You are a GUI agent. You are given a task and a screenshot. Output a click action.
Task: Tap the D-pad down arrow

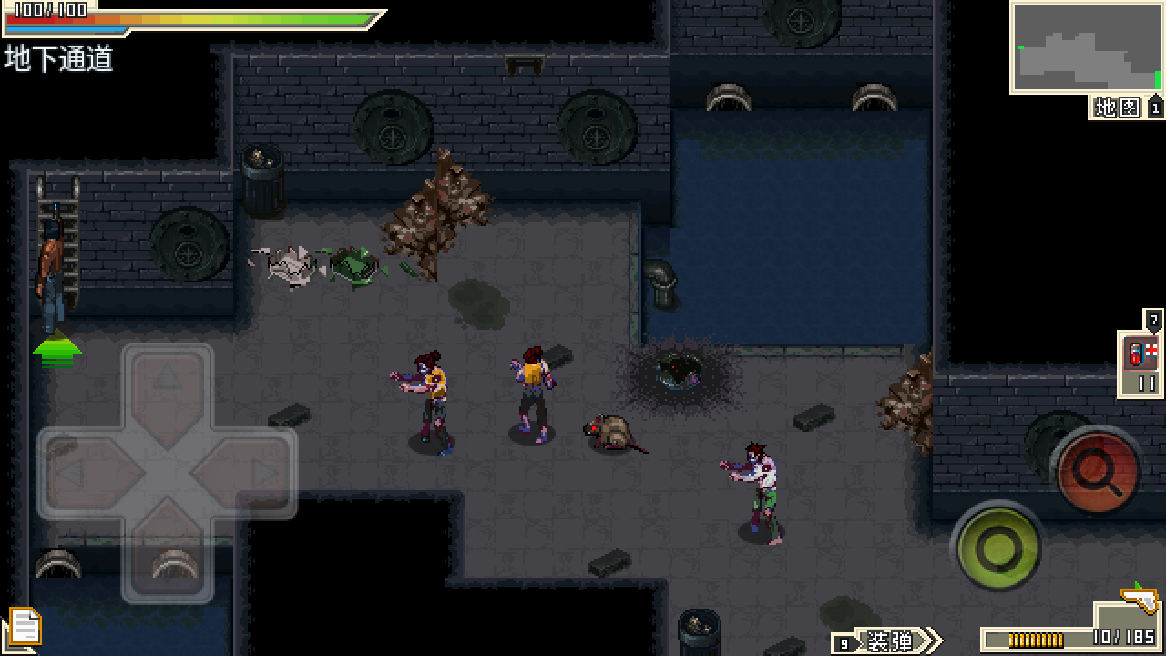click(x=167, y=562)
